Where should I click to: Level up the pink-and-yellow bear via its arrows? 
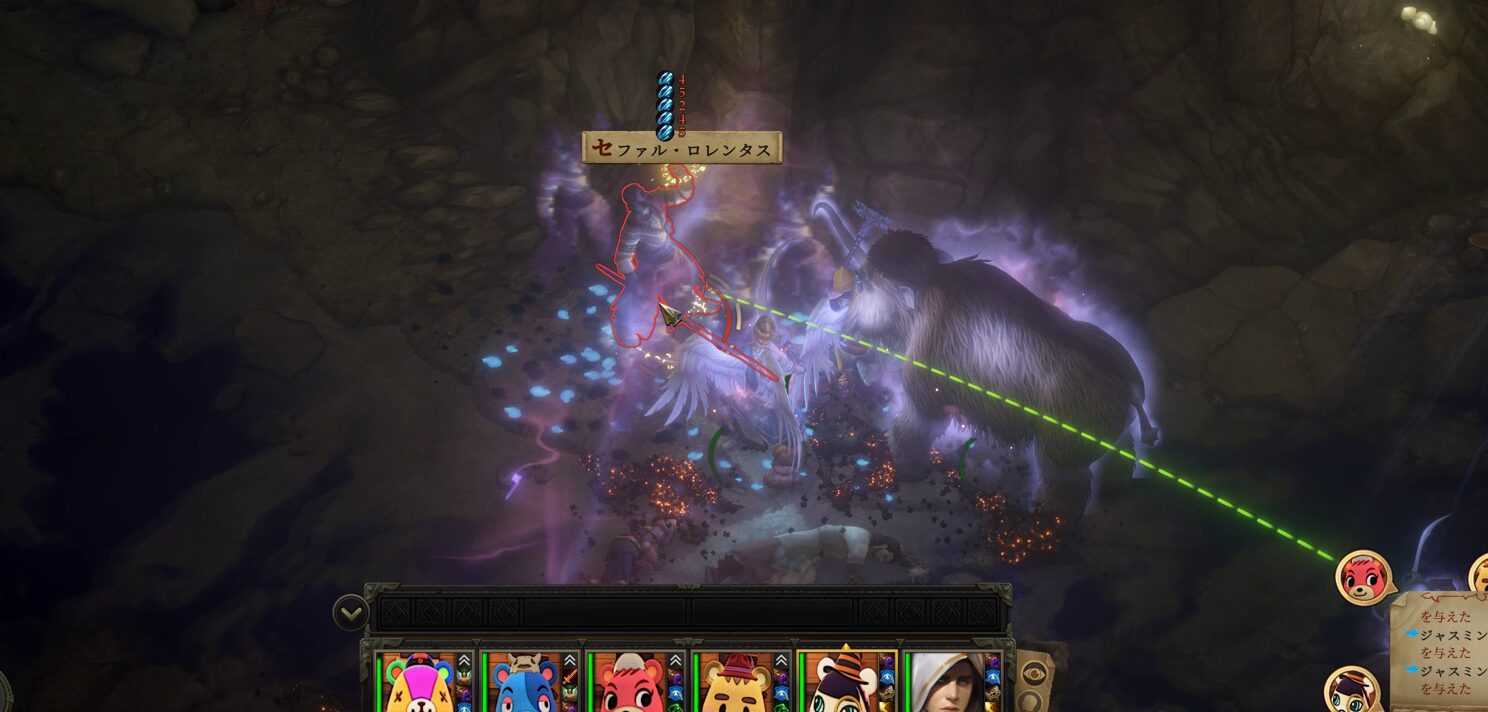[463, 661]
